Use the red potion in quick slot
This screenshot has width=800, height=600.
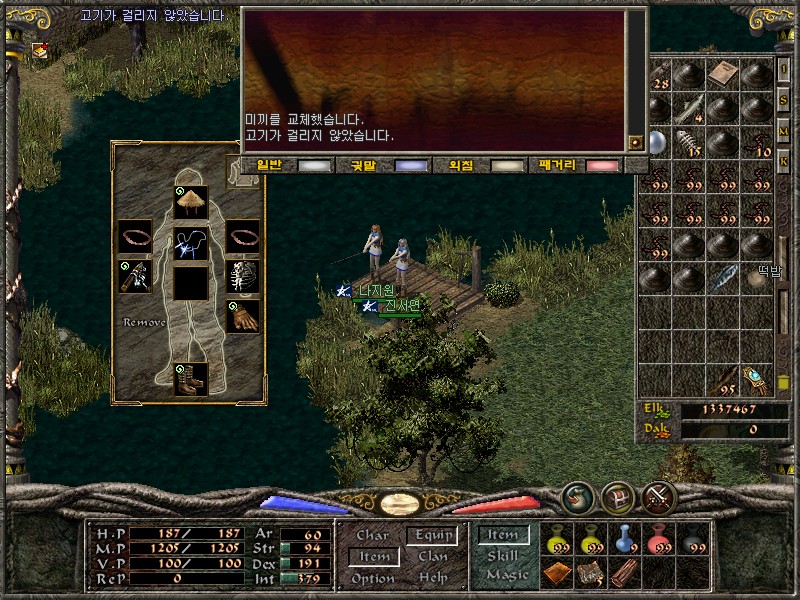click(658, 540)
